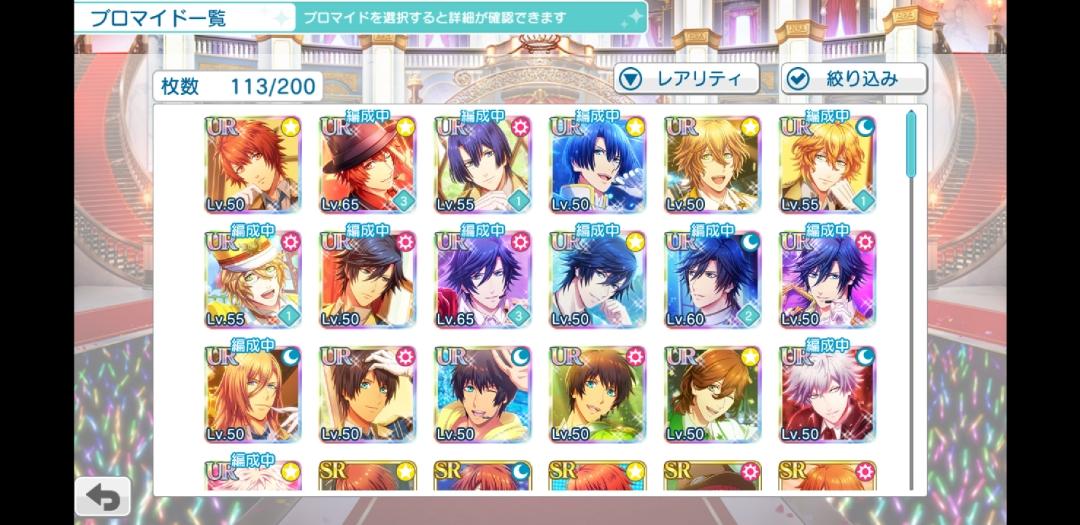Choose the UR card with green background

[597, 395]
